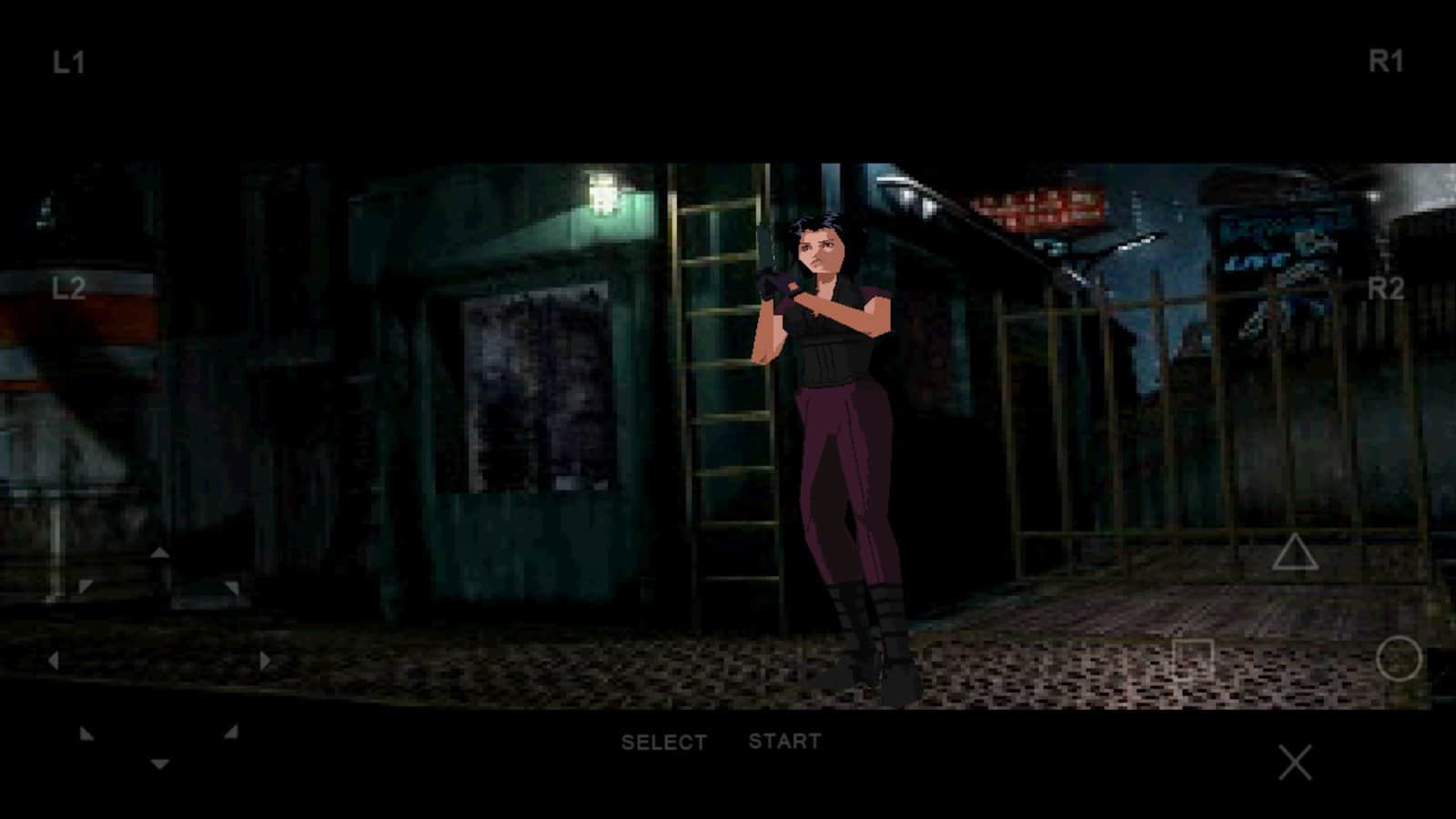Tap the START touch button
Image resolution: width=1456 pixels, height=819 pixels.
click(784, 742)
